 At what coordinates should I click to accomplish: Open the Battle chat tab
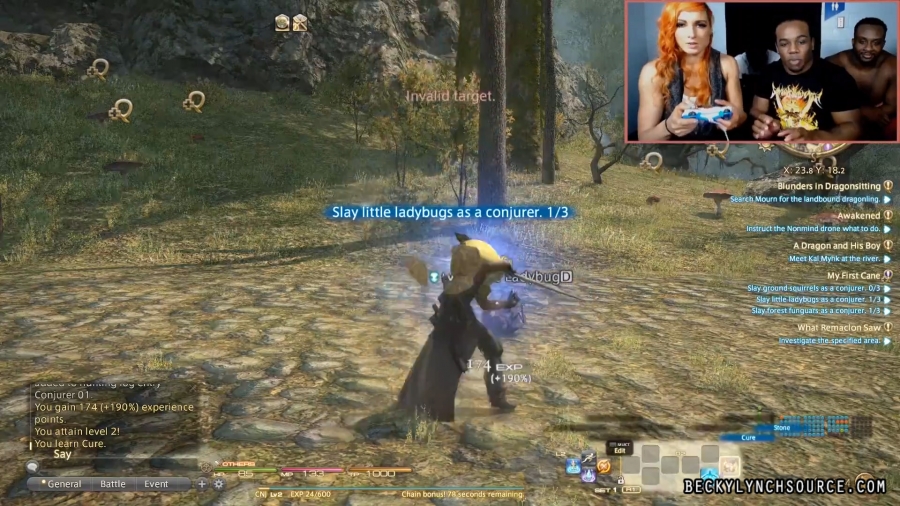coord(113,484)
